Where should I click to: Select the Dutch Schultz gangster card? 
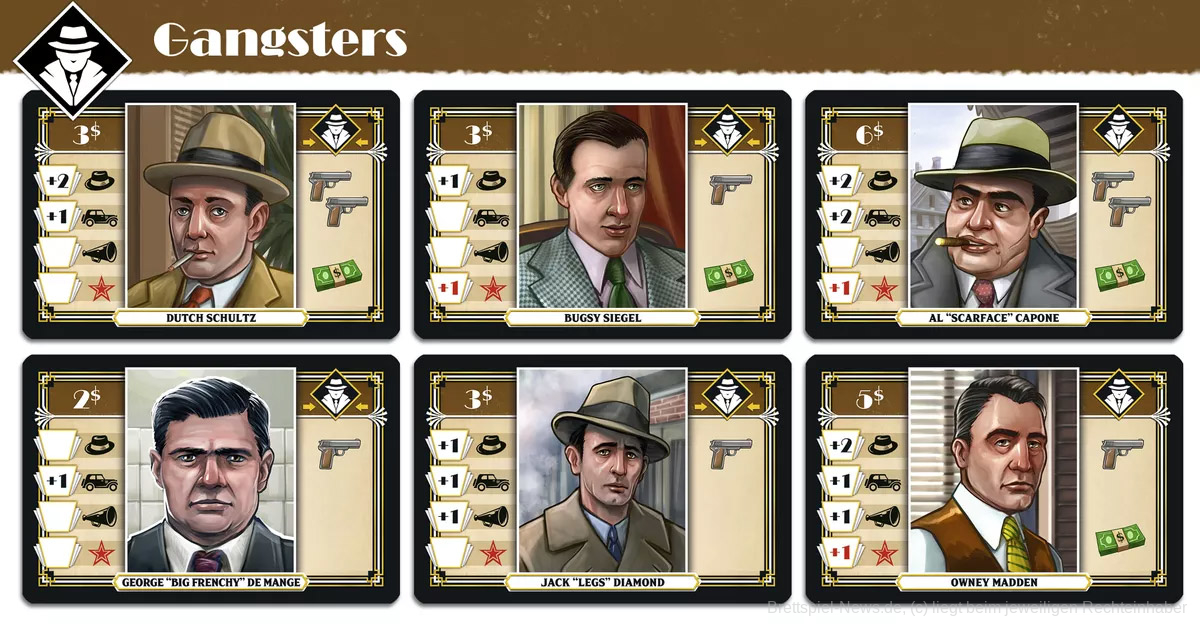click(x=211, y=214)
